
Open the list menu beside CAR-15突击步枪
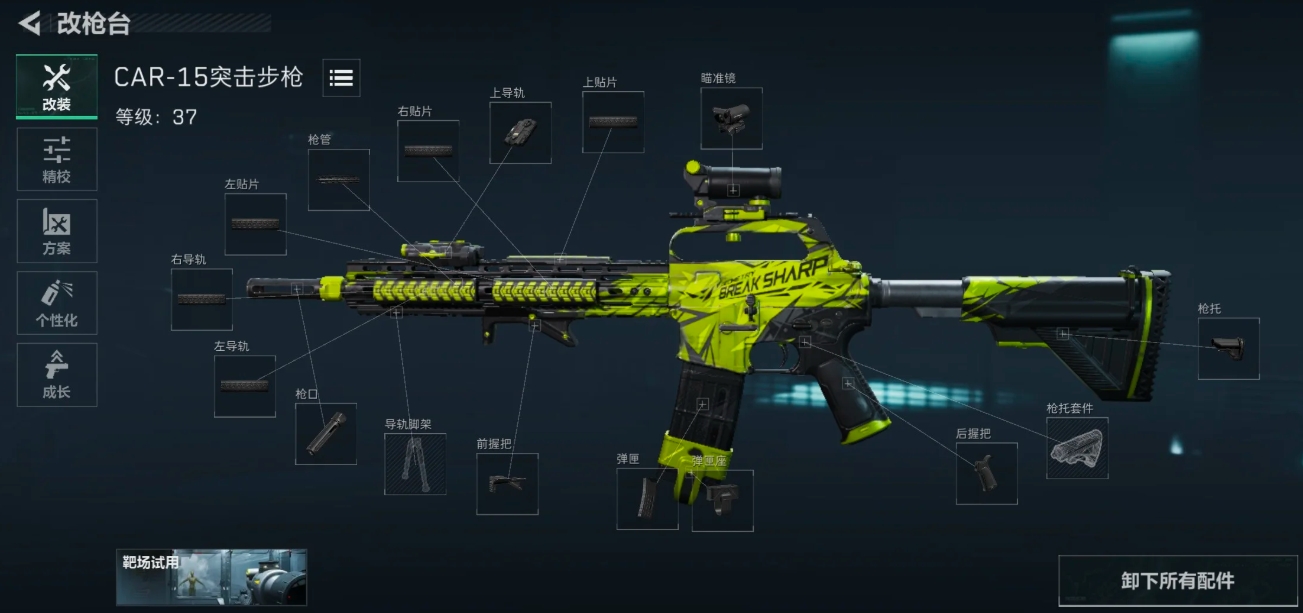tap(342, 78)
